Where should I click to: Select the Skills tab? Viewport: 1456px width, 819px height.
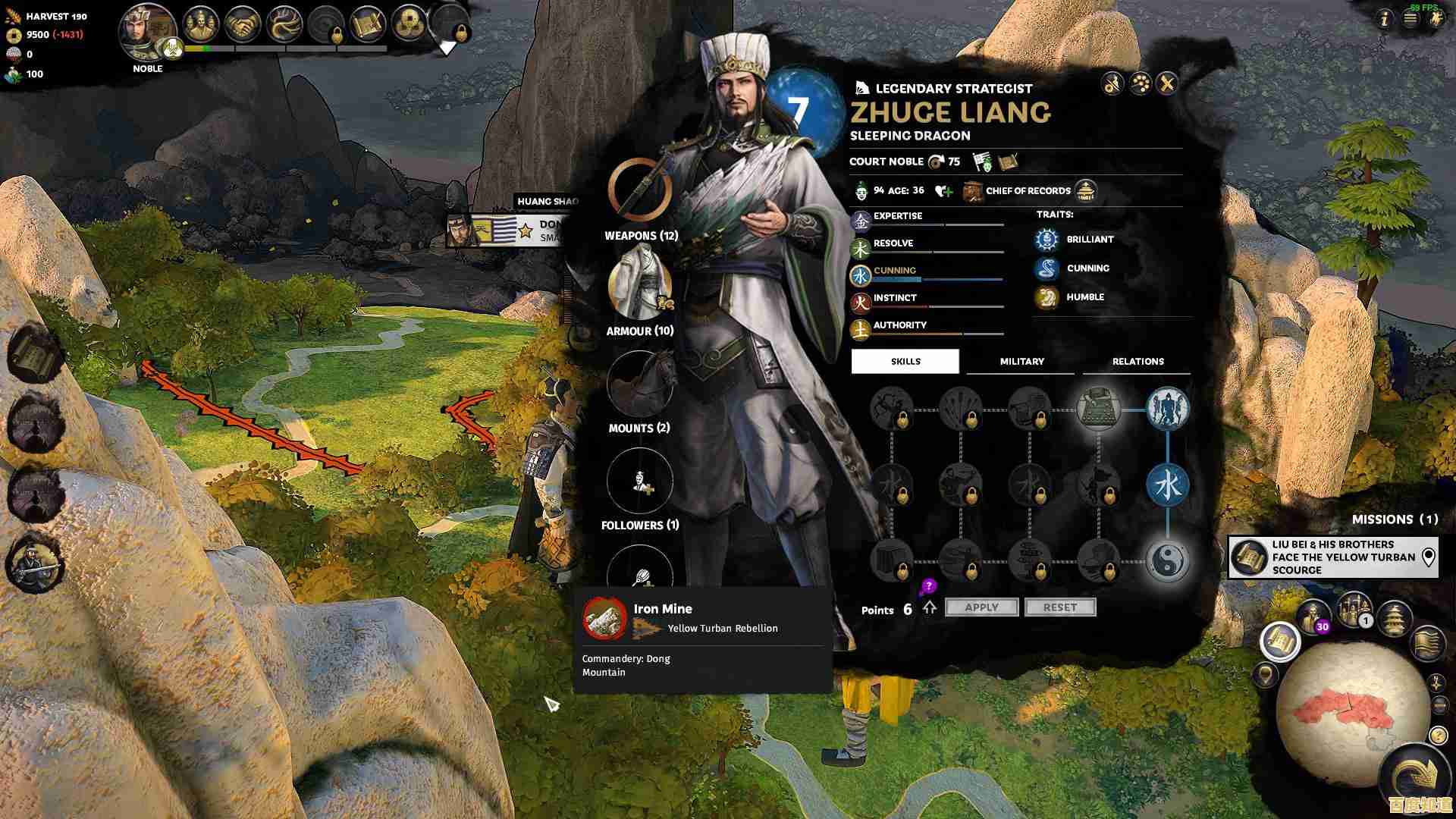click(905, 362)
